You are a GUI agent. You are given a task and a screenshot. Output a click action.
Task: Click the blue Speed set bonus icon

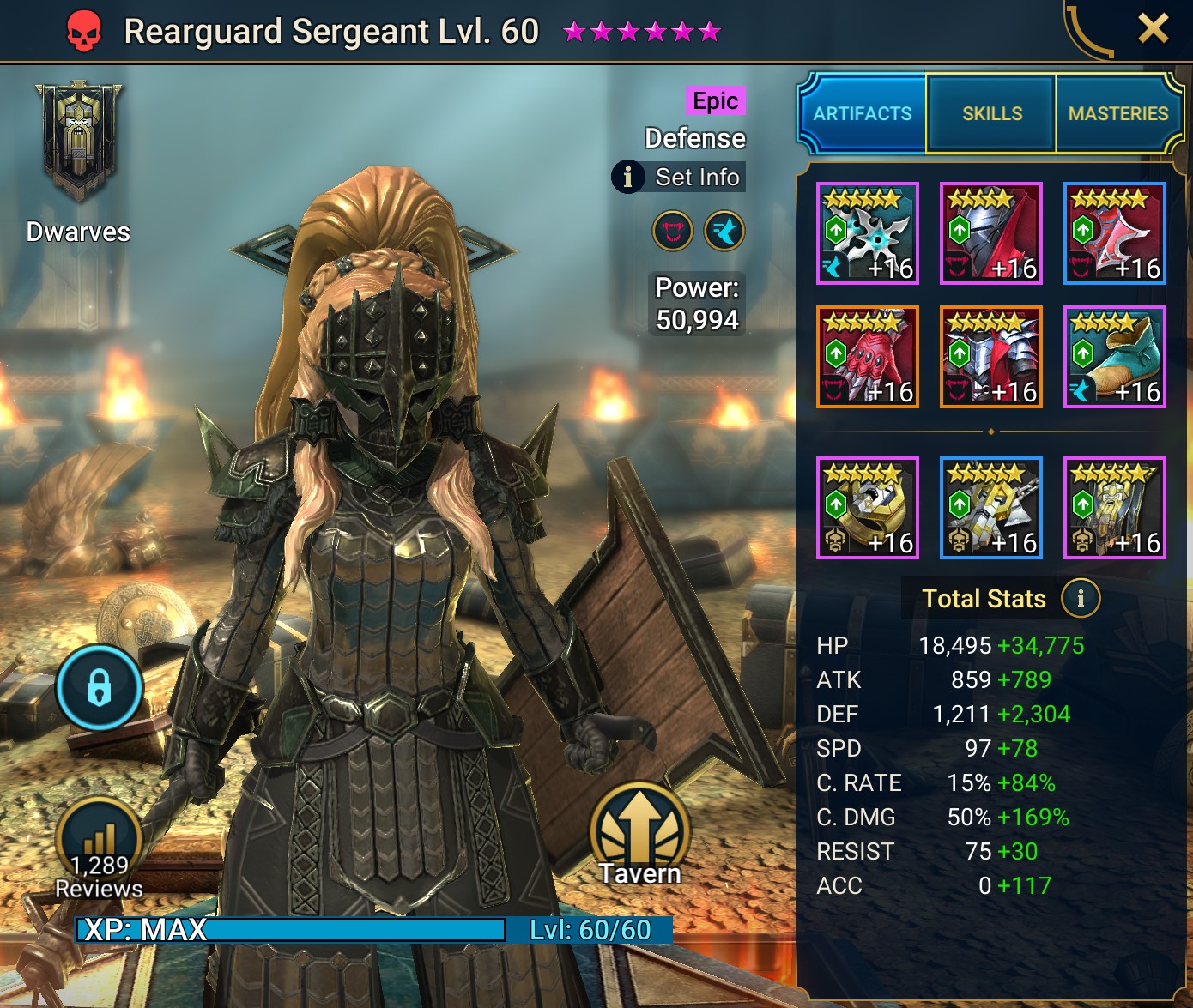pyautogui.click(x=724, y=232)
